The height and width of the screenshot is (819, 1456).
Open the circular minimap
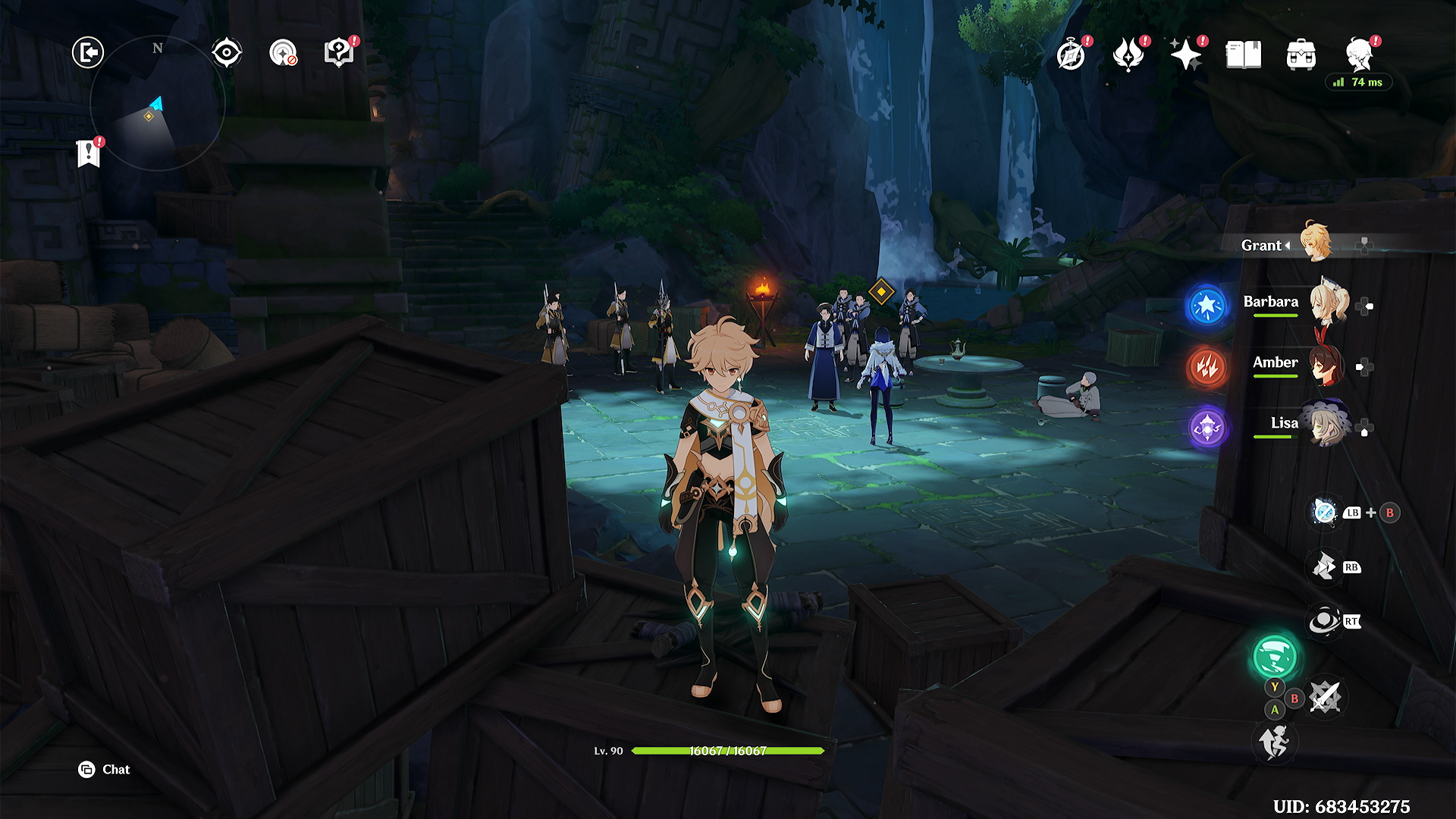pos(157,103)
